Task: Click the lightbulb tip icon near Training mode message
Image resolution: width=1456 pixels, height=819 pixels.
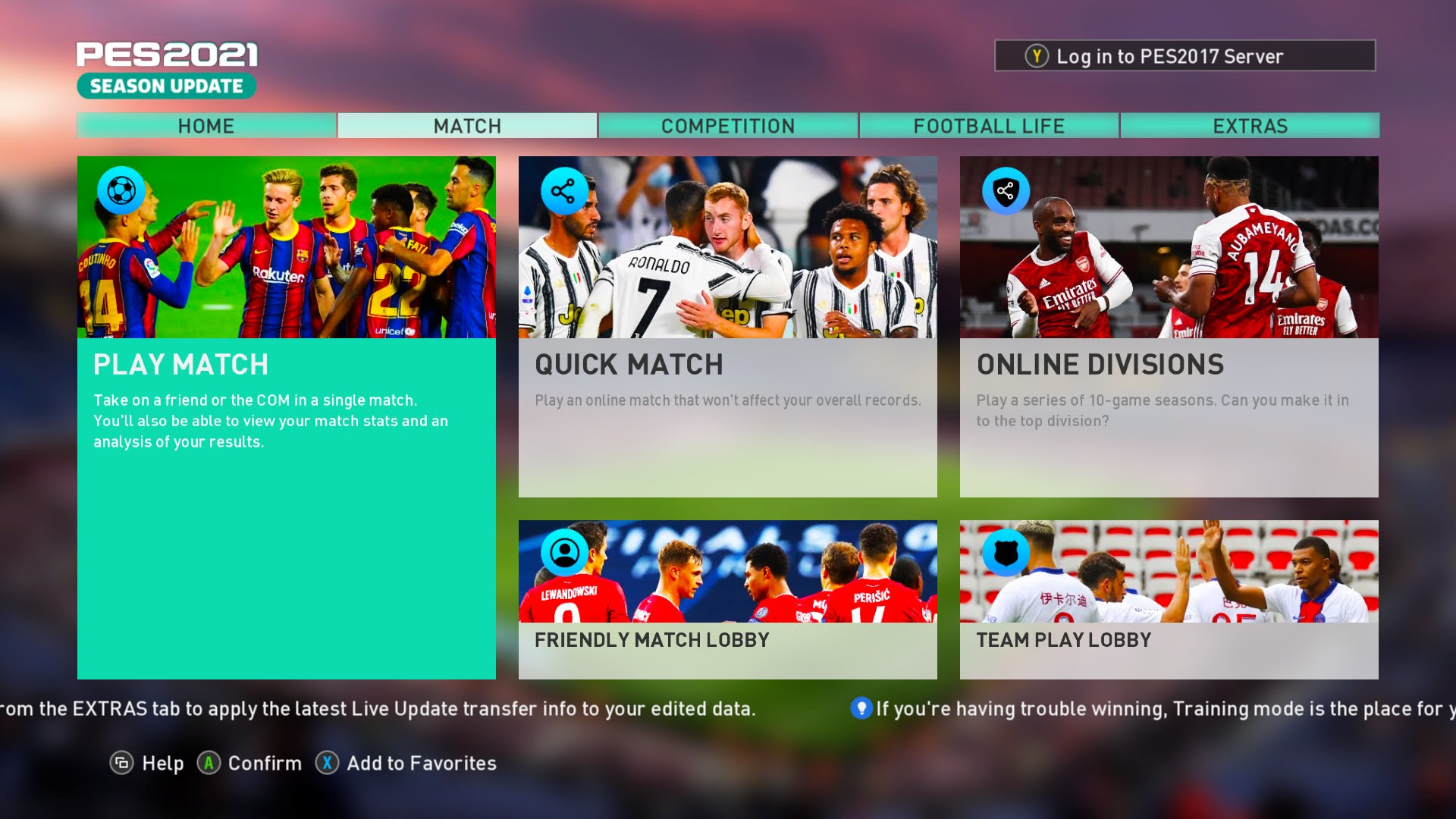Action: (x=861, y=710)
